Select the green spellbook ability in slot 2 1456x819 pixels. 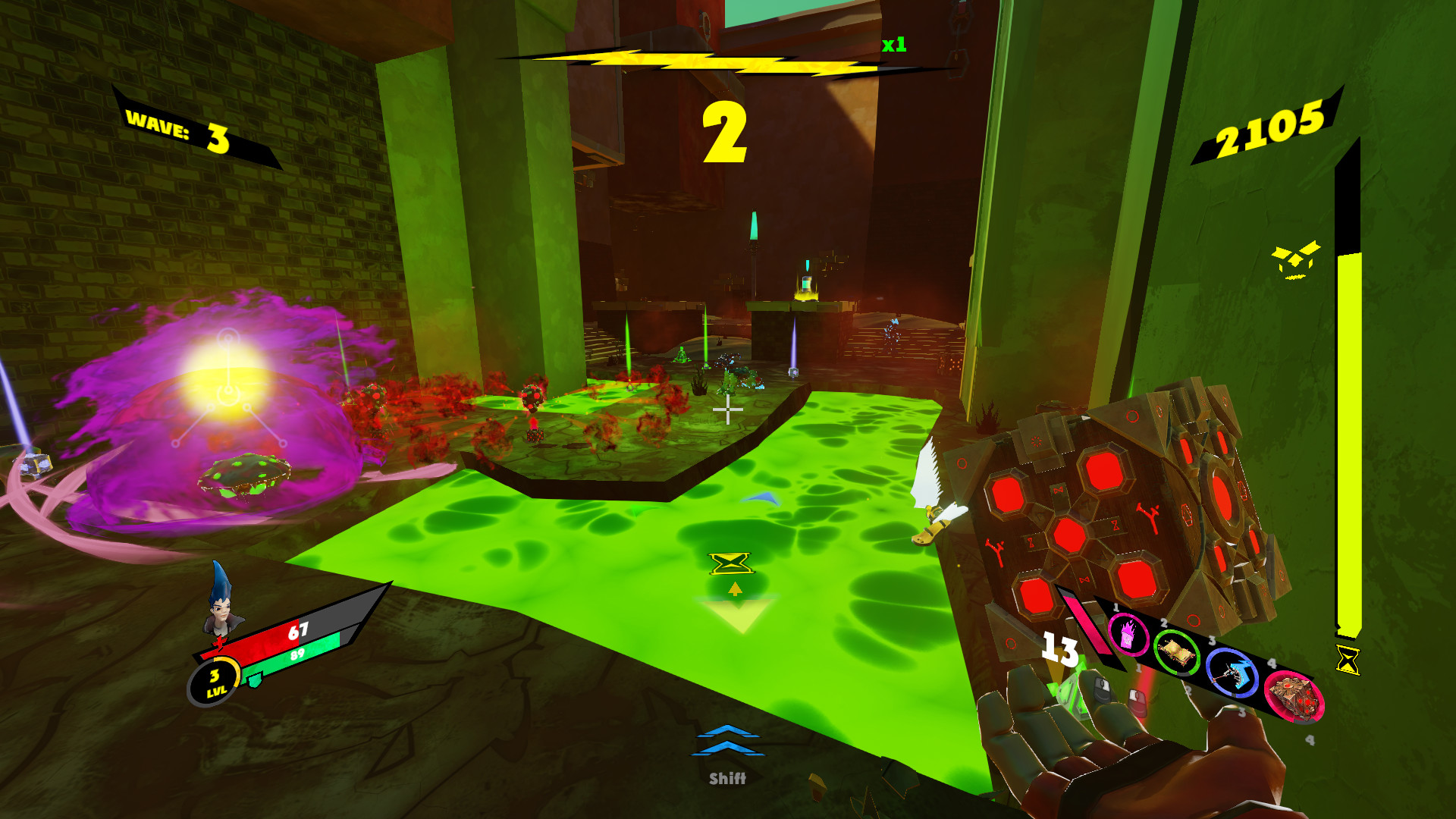point(1178,654)
